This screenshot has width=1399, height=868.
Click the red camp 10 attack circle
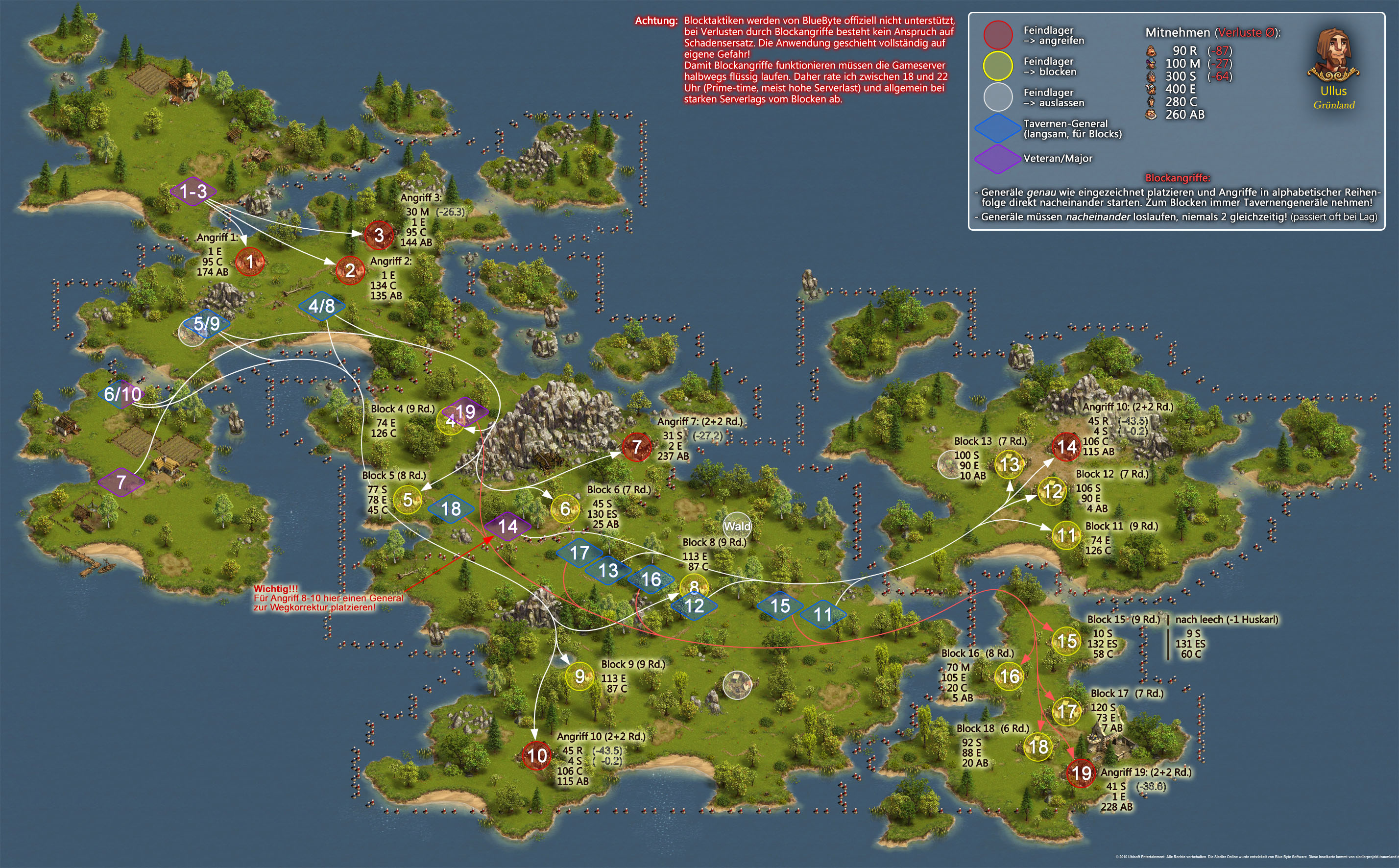tap(537, 755)
